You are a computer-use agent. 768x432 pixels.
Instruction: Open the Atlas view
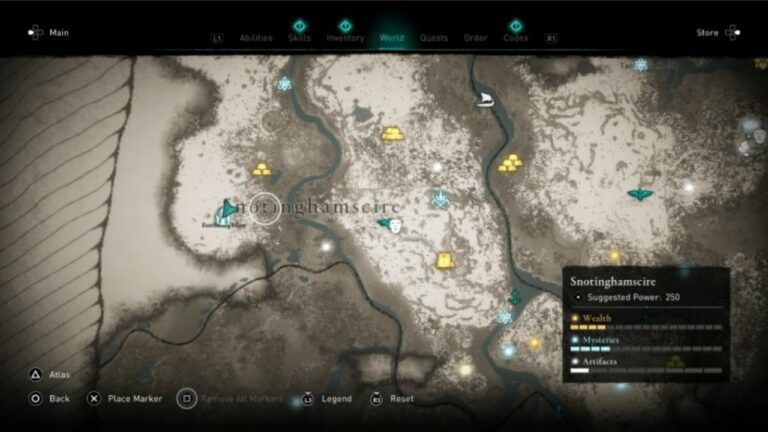pos(50,375)
